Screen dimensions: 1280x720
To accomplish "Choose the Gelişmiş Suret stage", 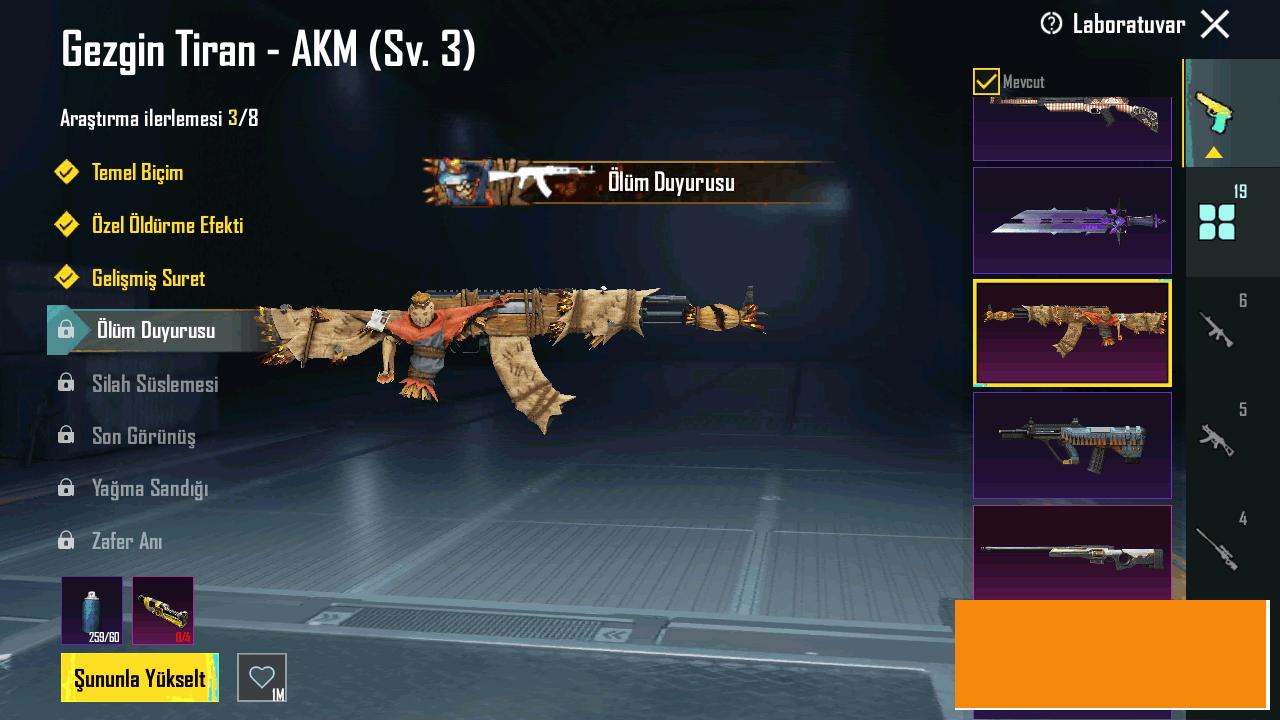I will pyautogui.click(x=148, y=278).
